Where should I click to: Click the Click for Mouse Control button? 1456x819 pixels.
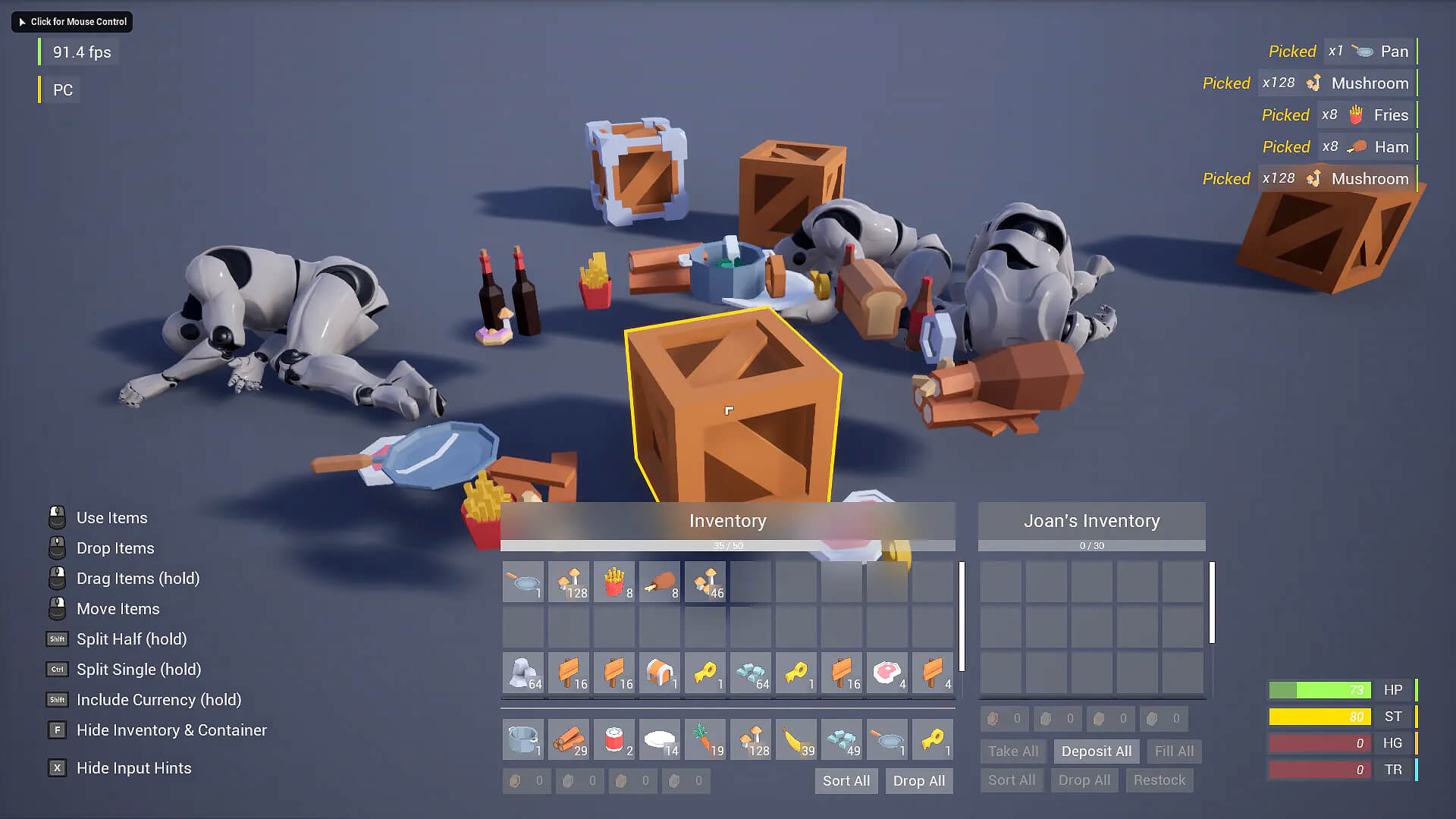click(x=72, y=22)
